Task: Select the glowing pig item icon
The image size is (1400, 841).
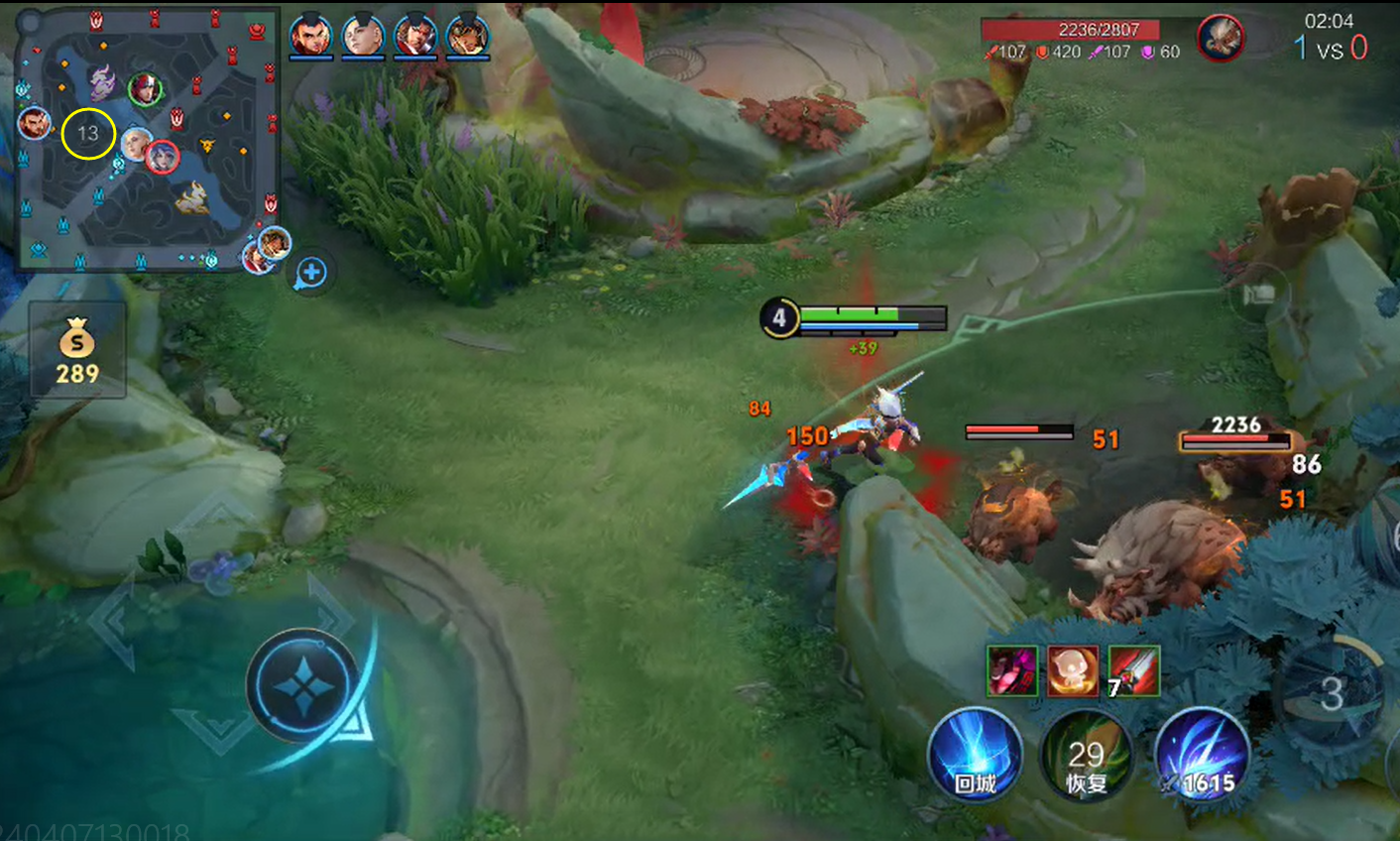Action: coord(1073,670)
